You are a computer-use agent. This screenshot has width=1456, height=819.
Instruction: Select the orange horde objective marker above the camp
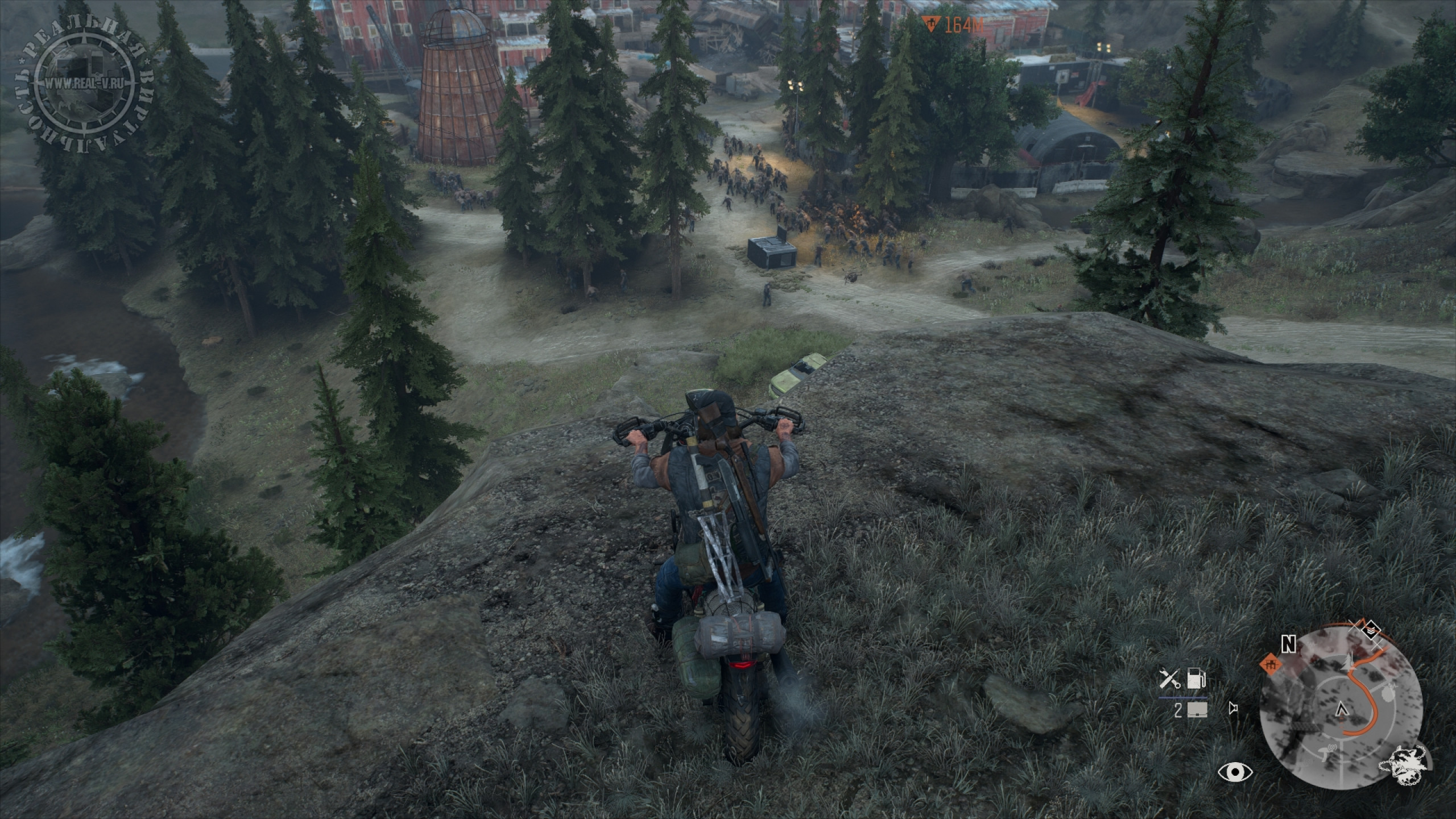click(x=931, y=25)
